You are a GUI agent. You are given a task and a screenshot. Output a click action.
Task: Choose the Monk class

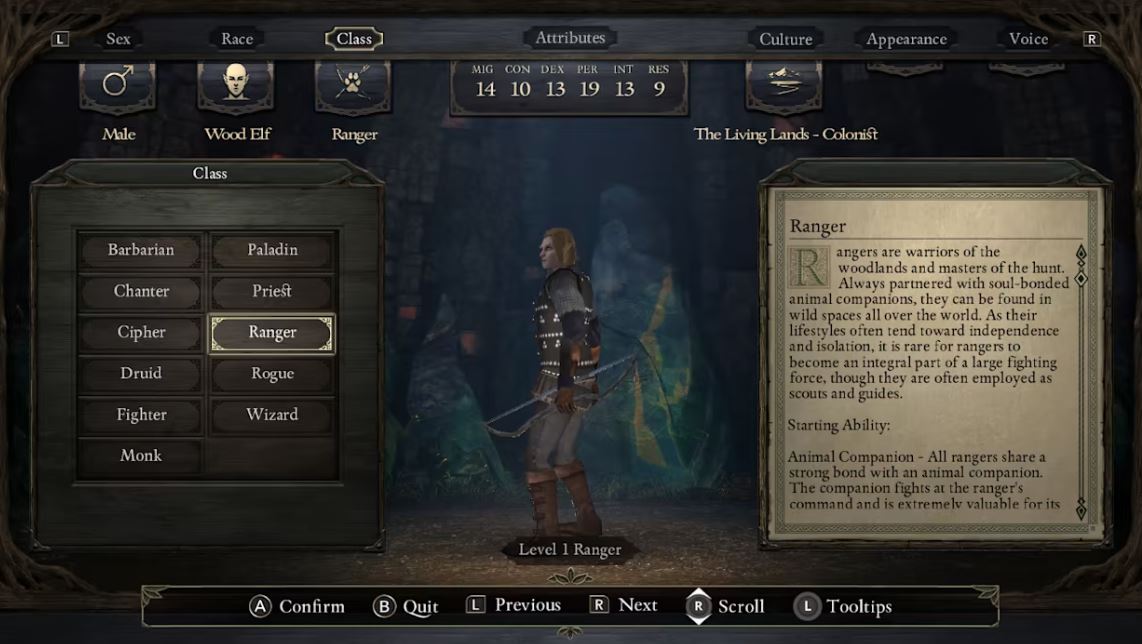[x=141, y=455]
